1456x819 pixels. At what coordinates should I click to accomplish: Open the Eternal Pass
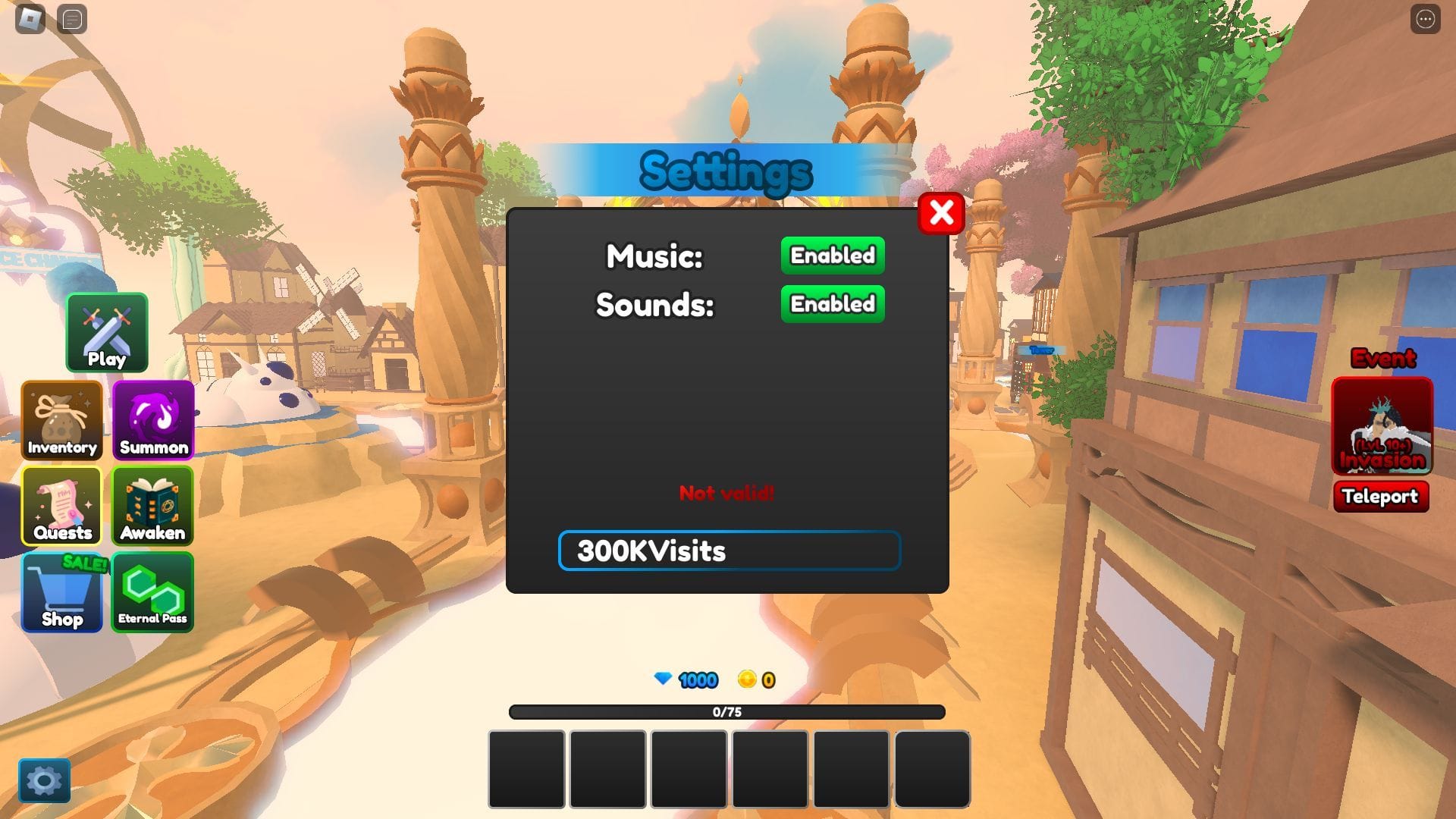click(x=152, y=592)
